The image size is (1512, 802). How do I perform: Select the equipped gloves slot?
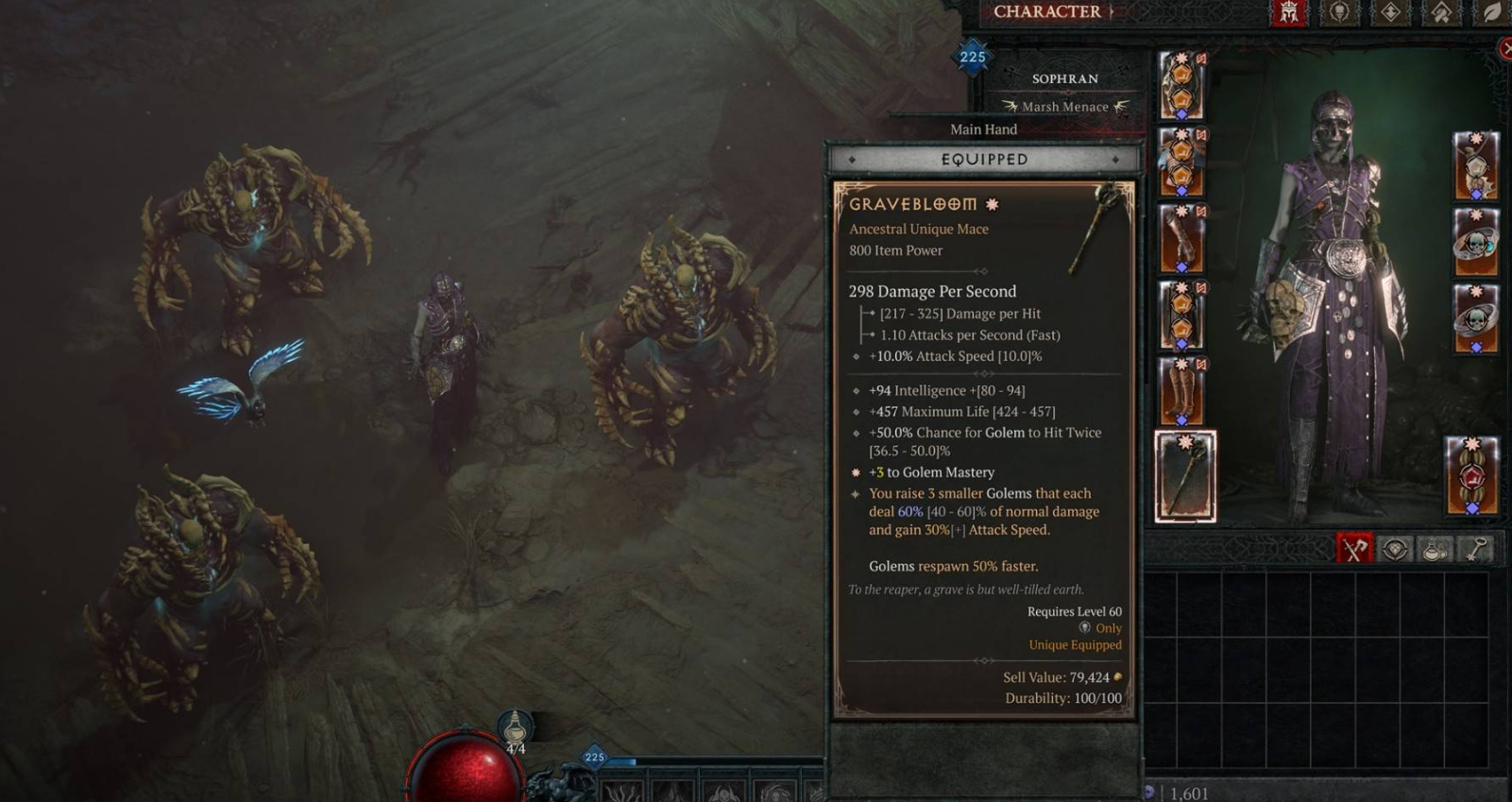[1181, 239]
